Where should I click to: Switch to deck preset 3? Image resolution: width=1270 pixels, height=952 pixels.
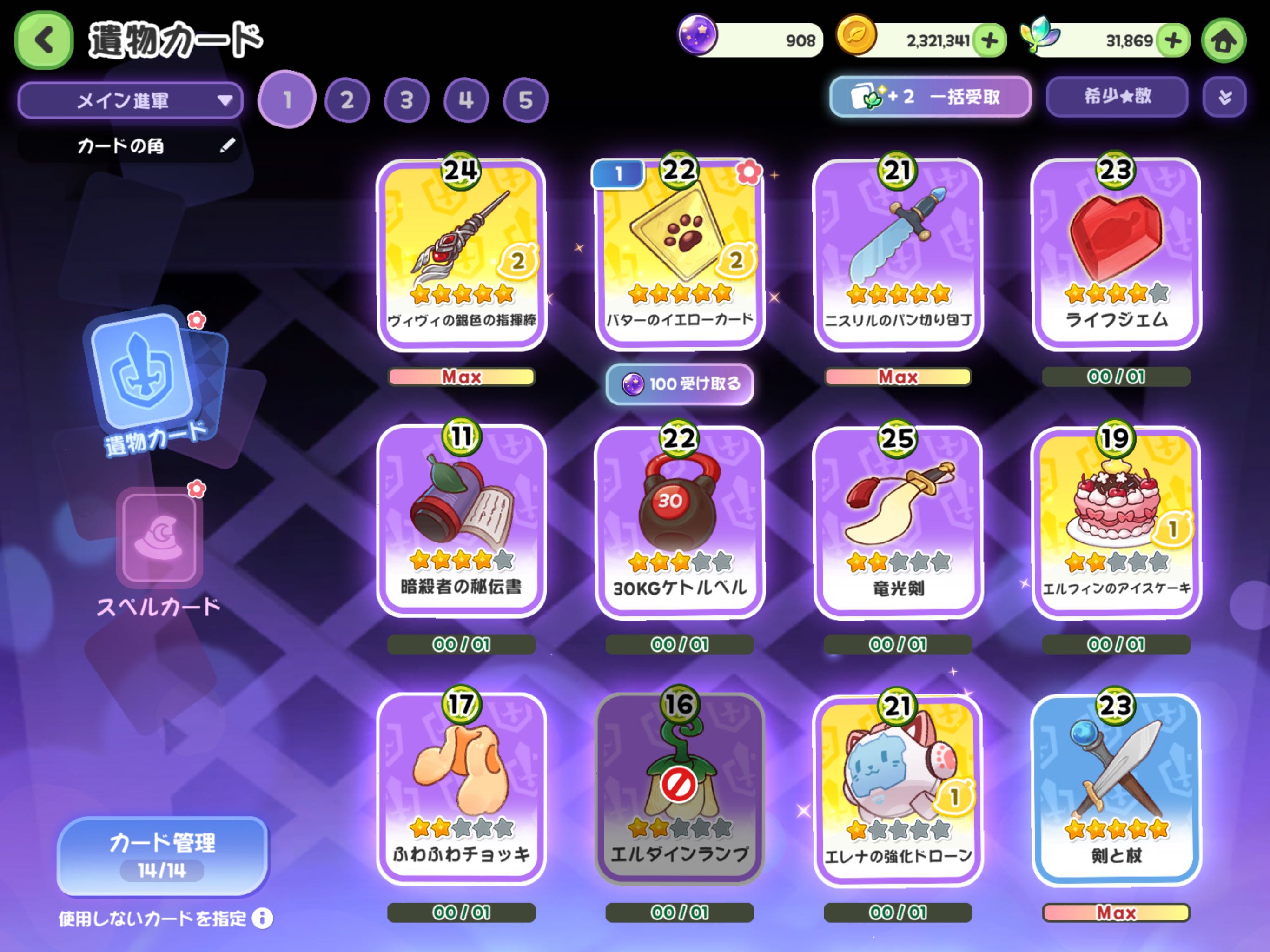406,100
